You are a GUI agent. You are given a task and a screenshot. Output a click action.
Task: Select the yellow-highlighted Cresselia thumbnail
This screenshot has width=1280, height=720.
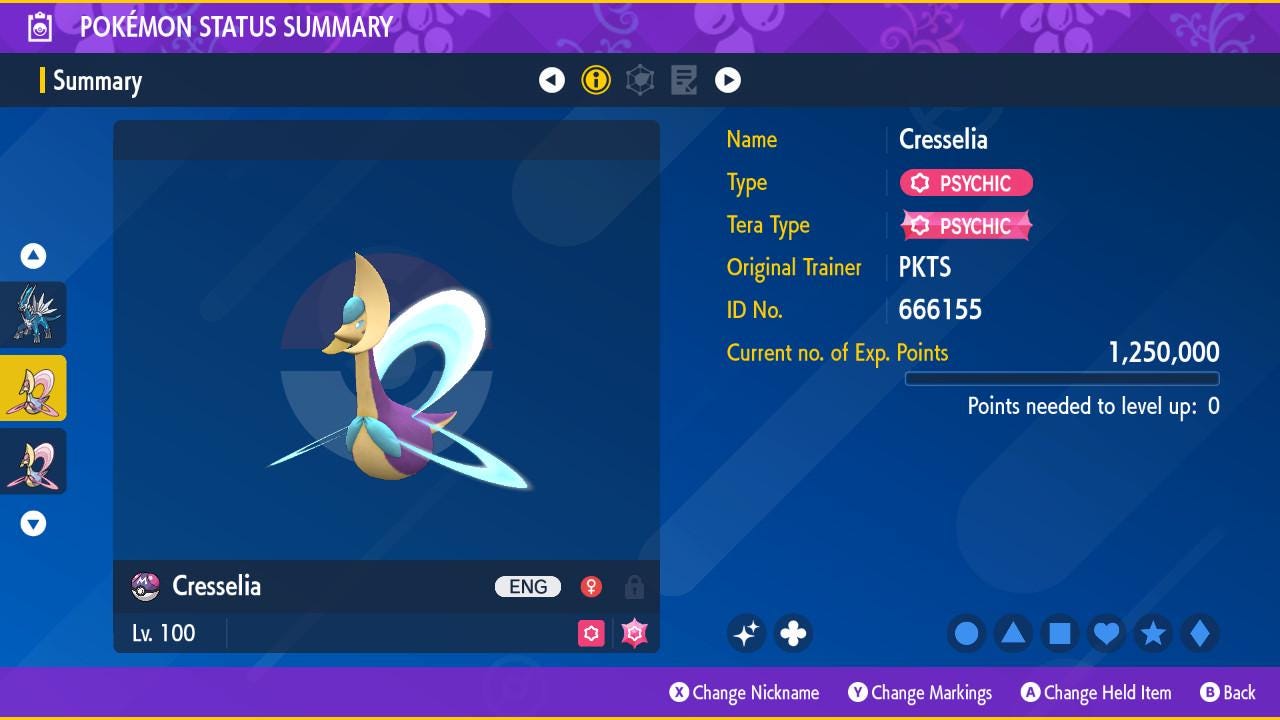click(34, 388)
